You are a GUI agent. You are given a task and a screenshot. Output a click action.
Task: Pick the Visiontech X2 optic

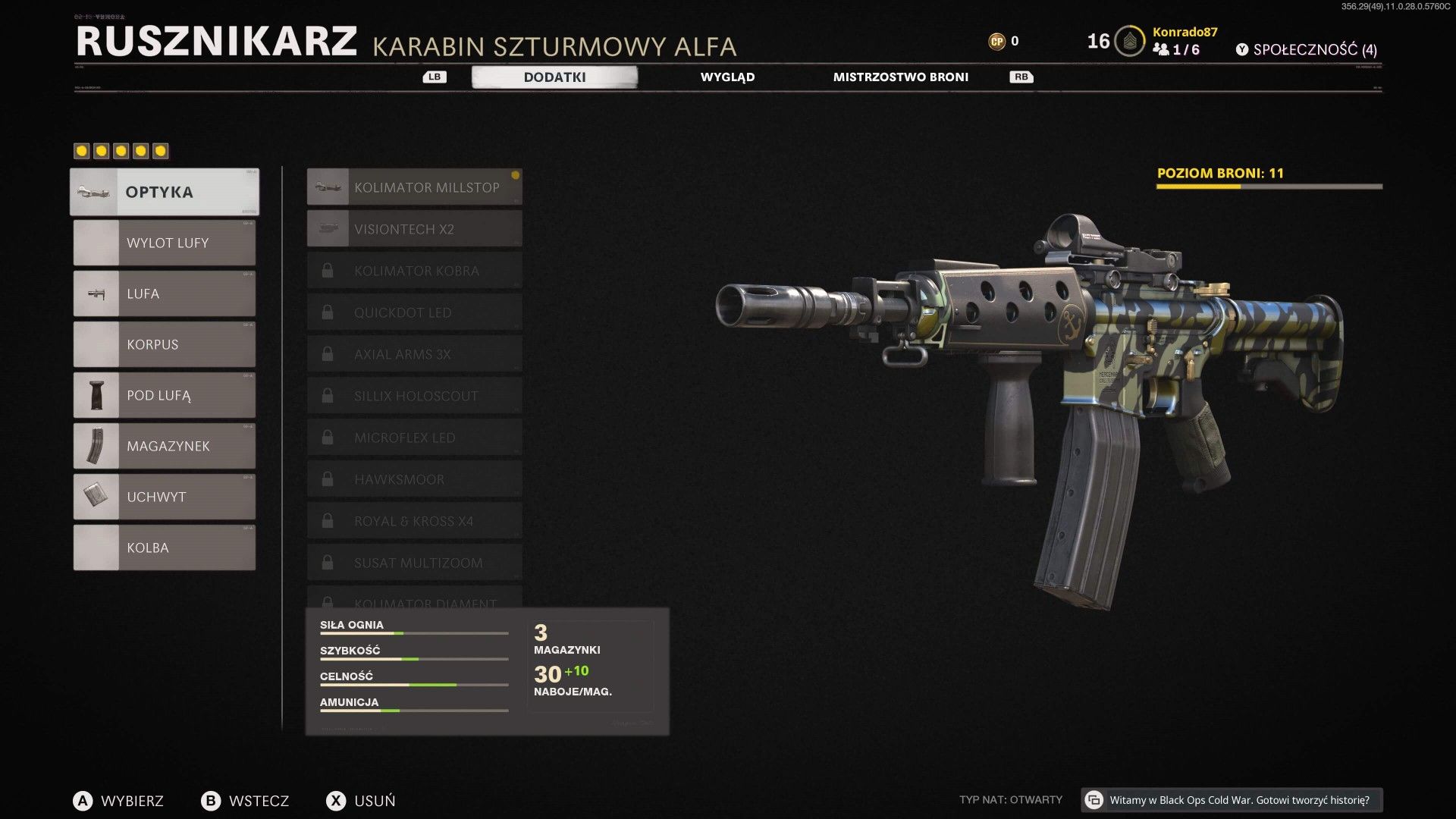414,229
